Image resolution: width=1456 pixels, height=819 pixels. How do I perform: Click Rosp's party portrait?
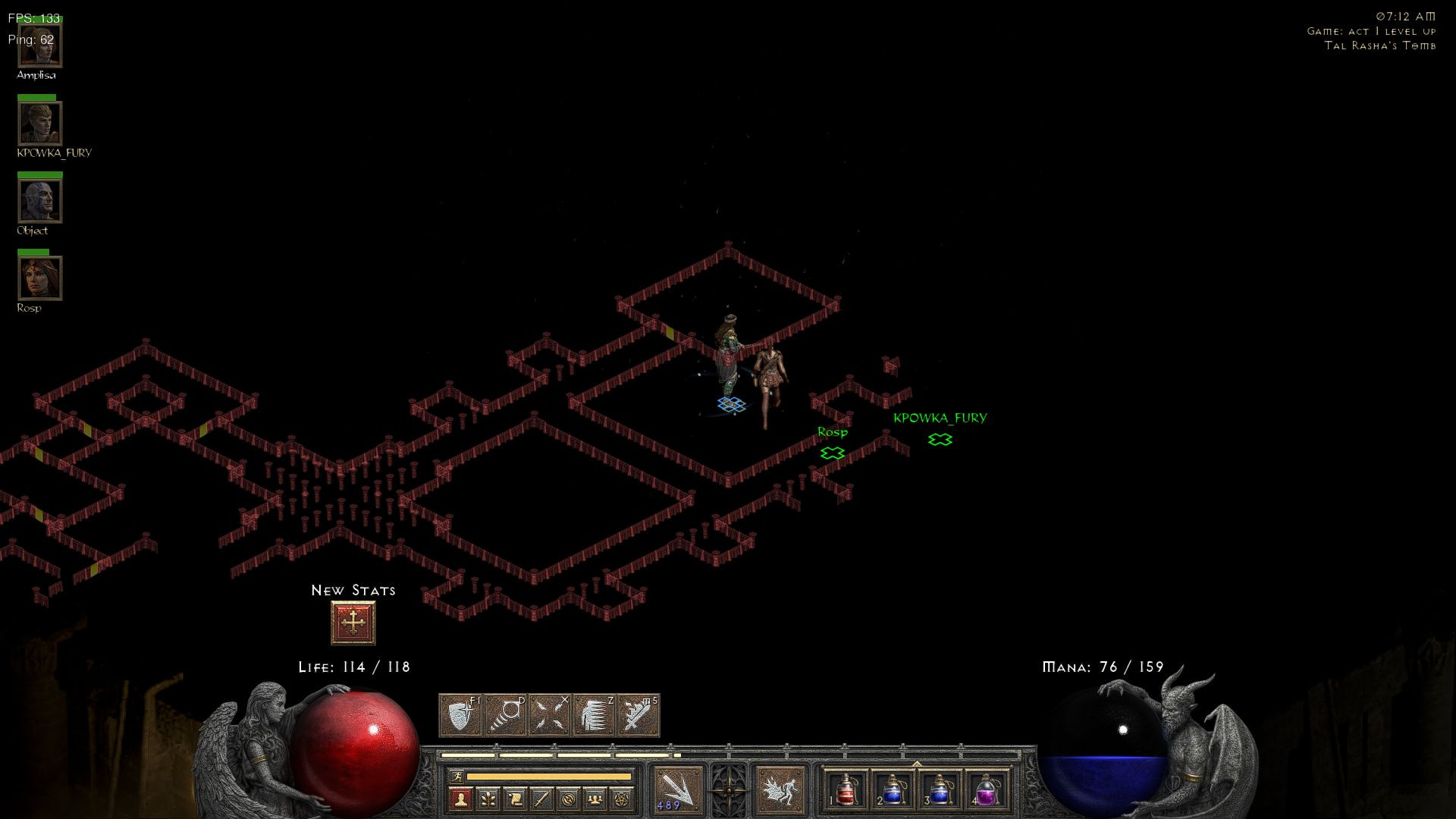click(x=39, y=278)
